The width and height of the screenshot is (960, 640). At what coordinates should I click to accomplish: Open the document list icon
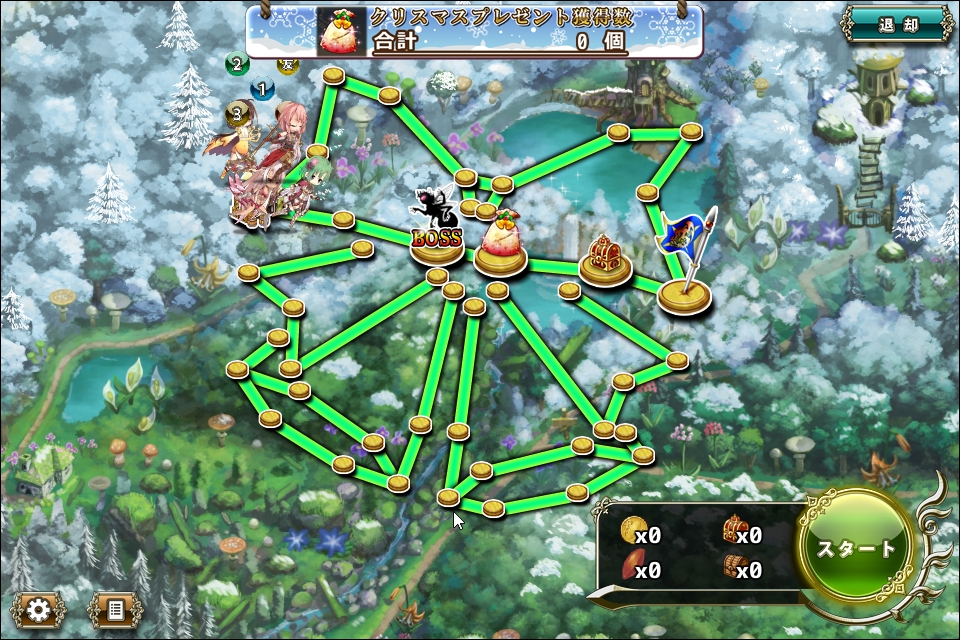click(115, 609)
